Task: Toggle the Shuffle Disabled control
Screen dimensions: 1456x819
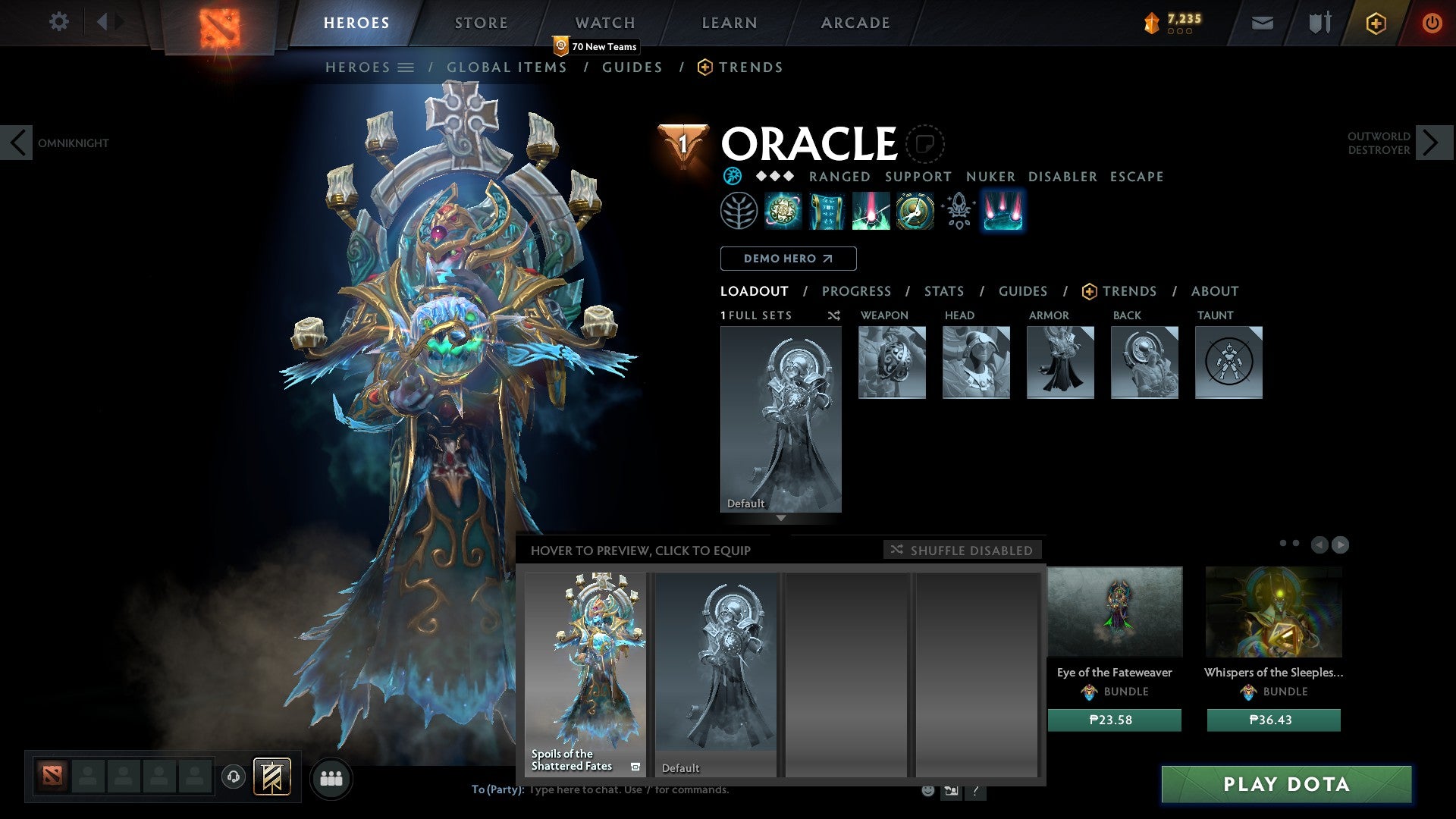Action: coord(962,551)
